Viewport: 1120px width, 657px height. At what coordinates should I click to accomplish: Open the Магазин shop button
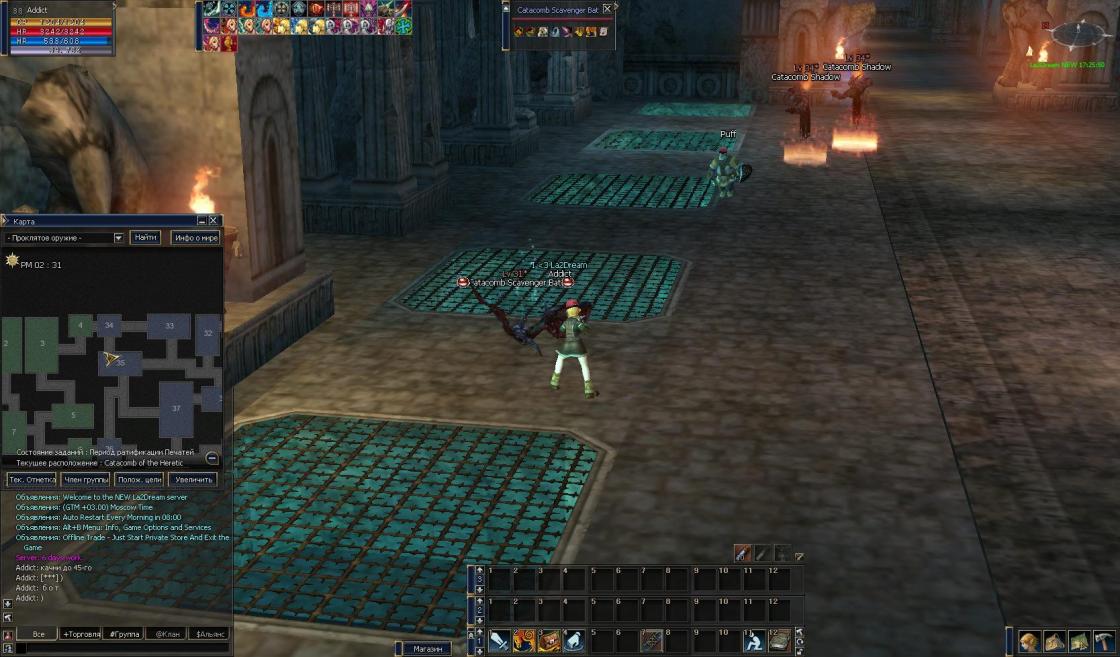click(427, 649)
